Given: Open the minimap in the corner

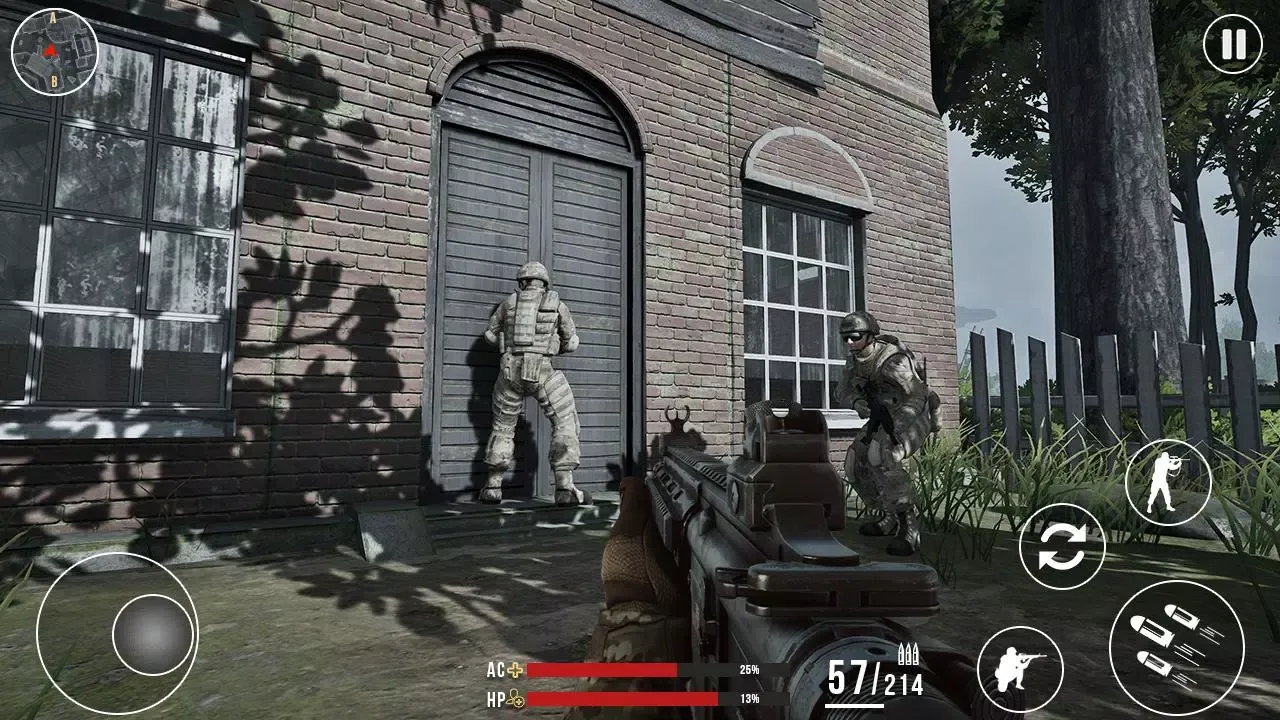Looking at the screenshot, I should point(55,50).
